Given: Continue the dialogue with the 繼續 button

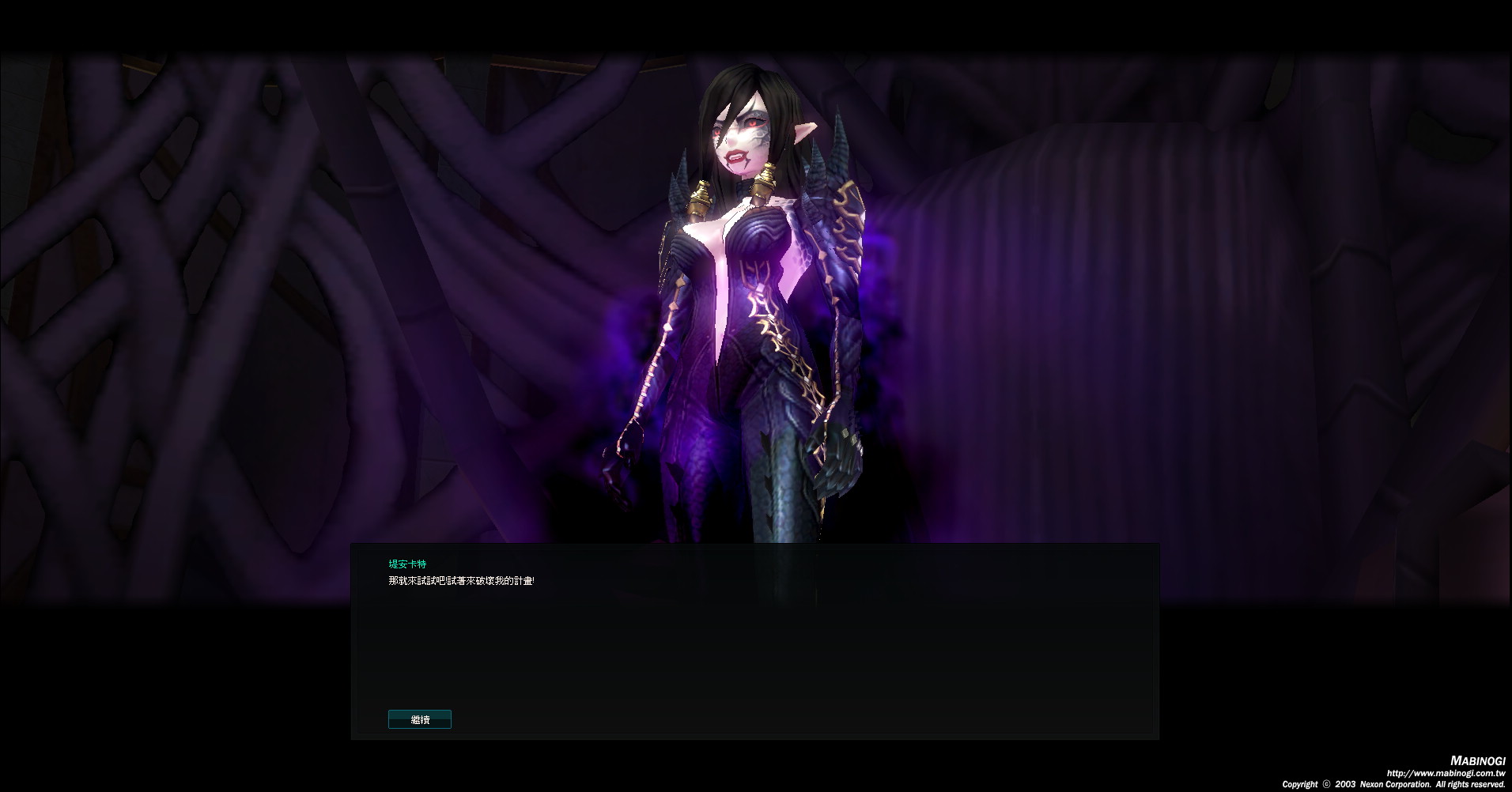Looking at the screenshot, I should 420,719.
